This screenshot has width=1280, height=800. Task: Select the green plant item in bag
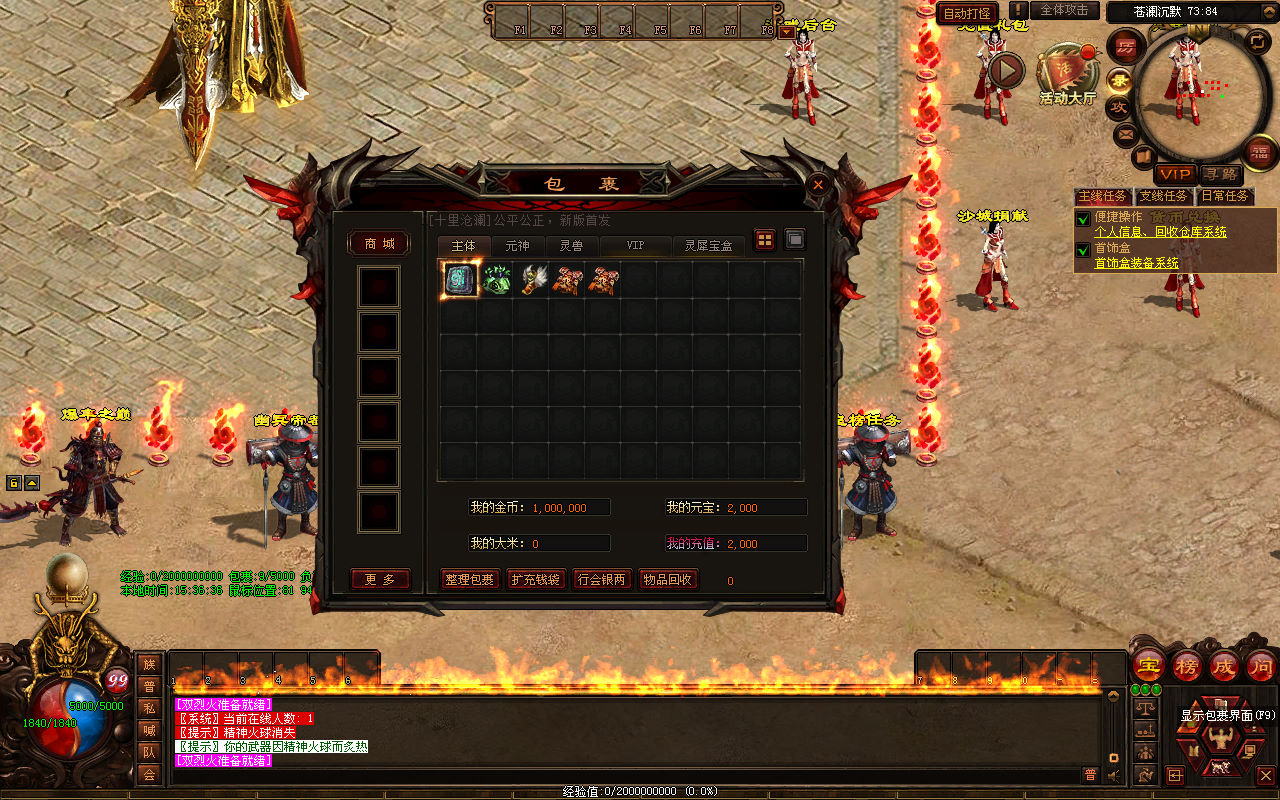[x=497, y=280]
